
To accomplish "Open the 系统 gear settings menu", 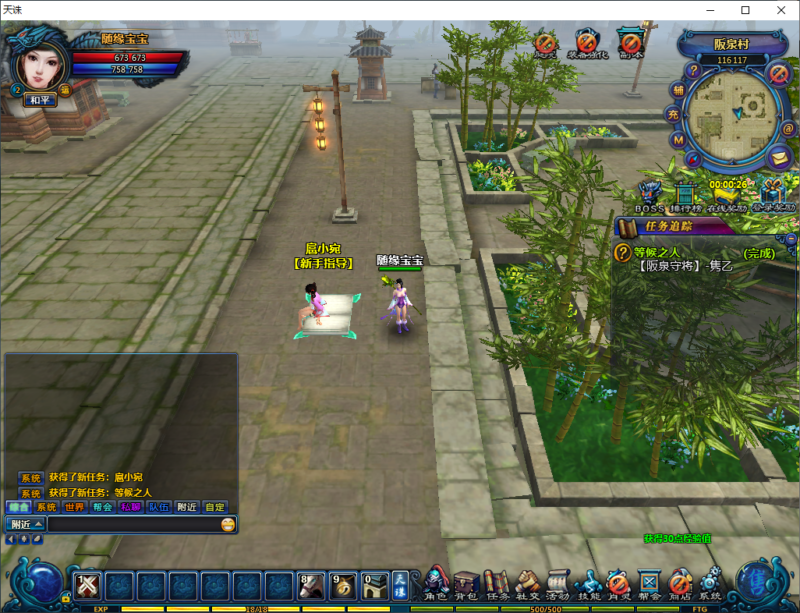I will 710,582.
